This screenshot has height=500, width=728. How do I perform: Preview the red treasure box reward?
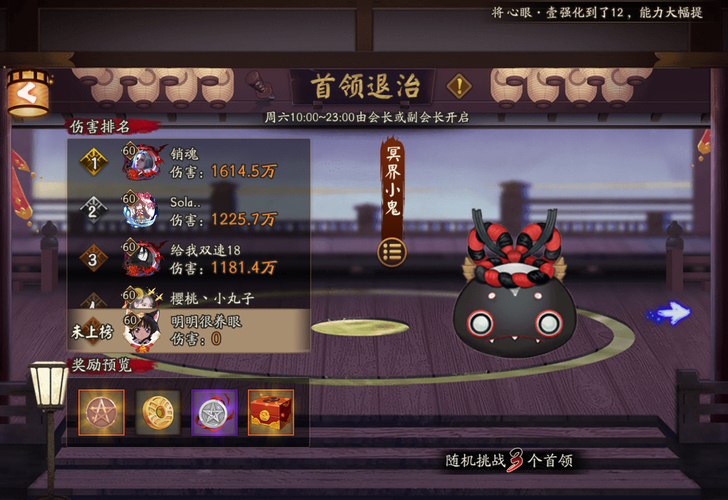[271, 412]
